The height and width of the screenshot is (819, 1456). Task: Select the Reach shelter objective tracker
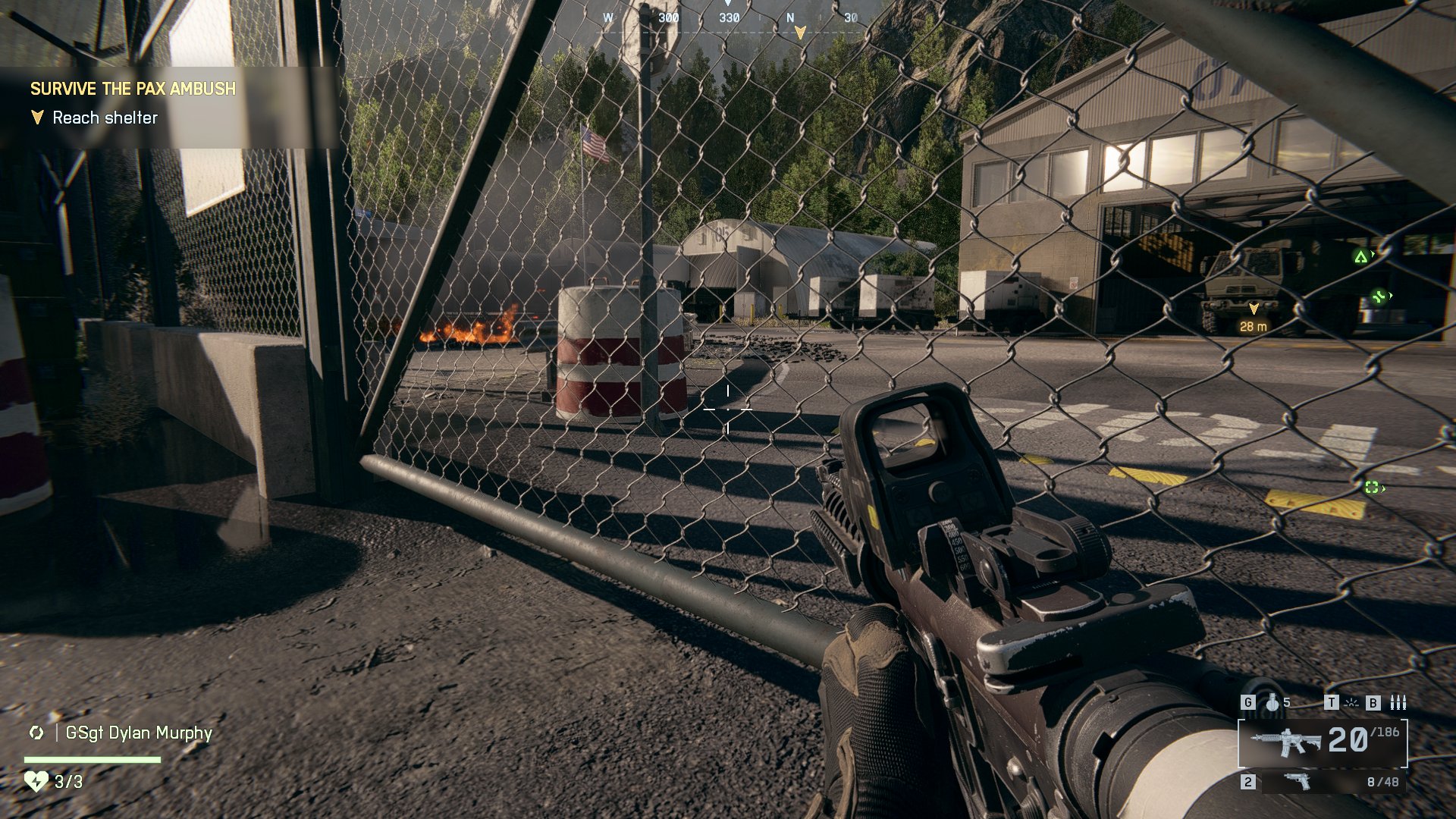[x=105, y=118]
